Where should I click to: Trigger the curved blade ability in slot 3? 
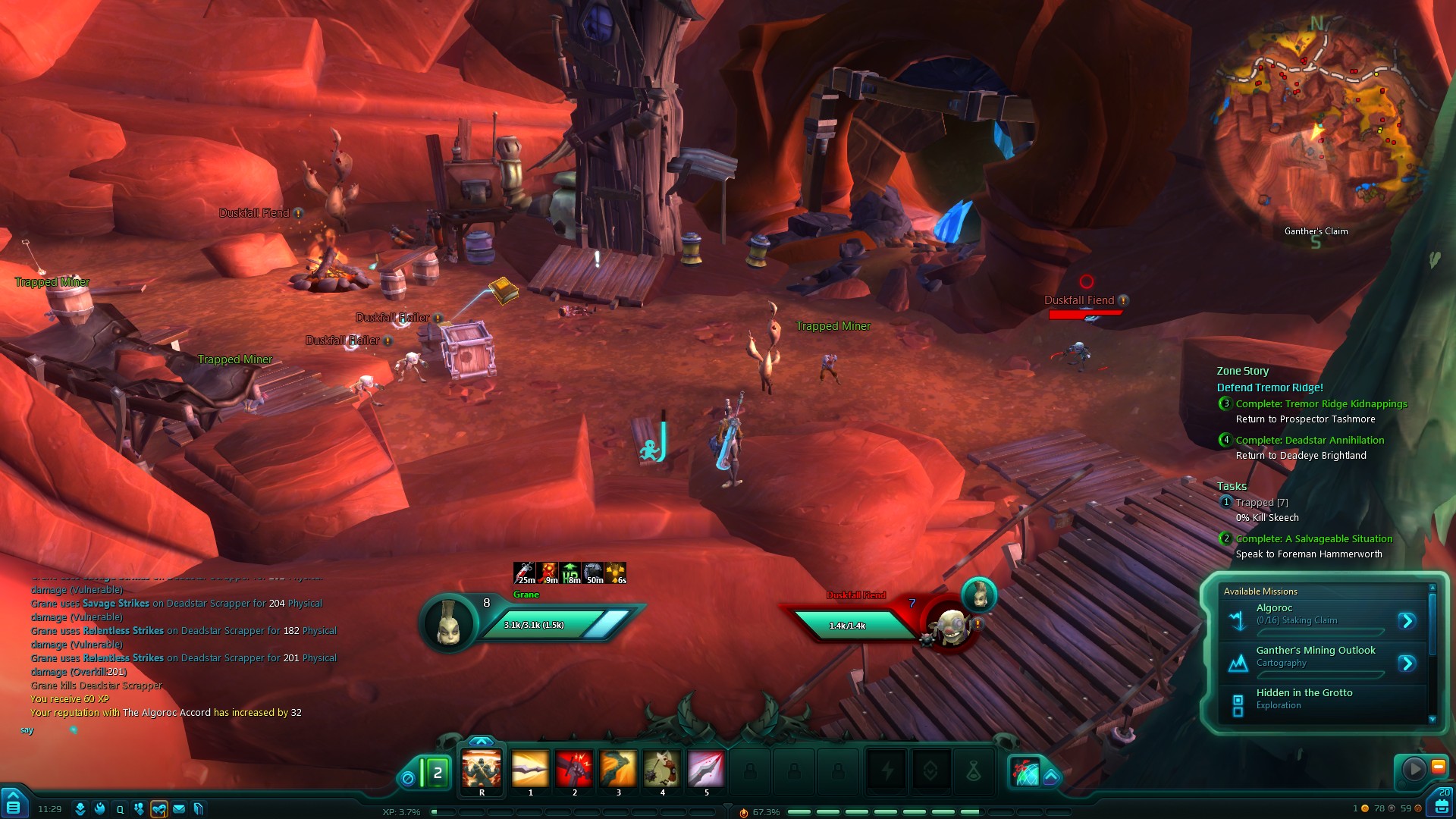(x=618, y=770)
